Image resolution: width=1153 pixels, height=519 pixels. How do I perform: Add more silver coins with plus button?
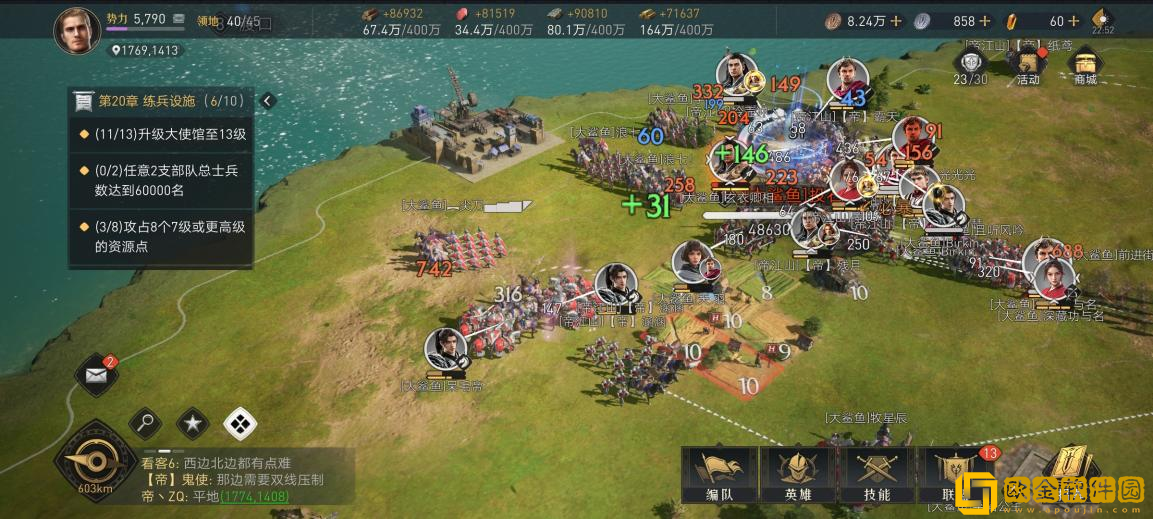(x=985, y=21)
